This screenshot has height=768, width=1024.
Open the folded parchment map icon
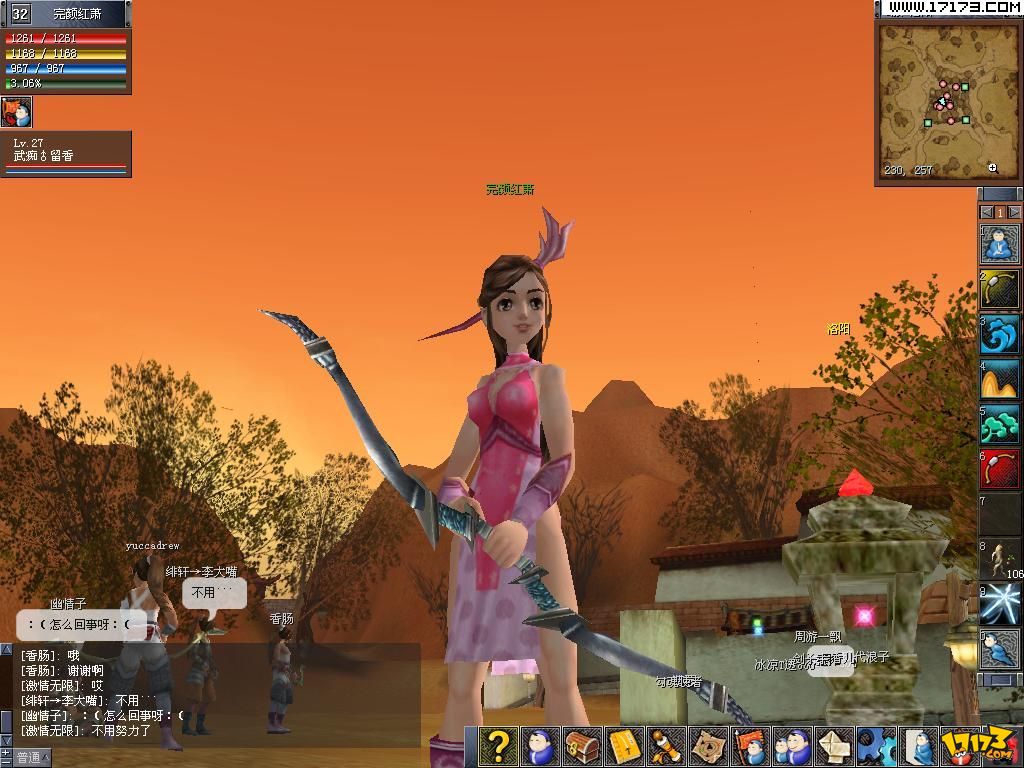click(708, 746)
